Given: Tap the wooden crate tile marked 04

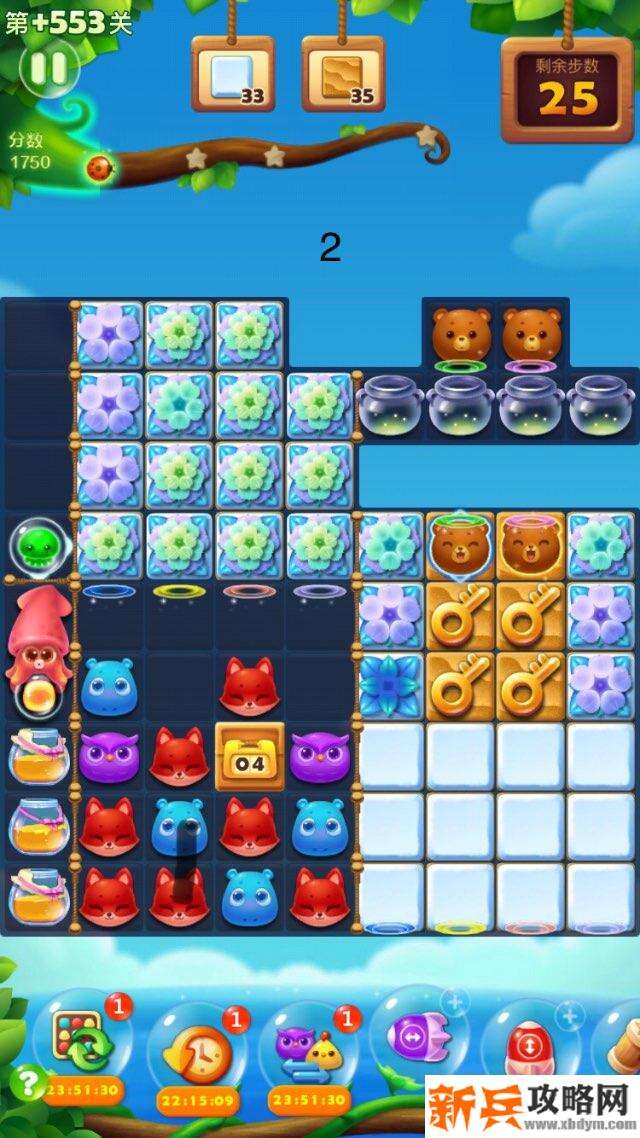Looking at the screenshot, I should point(250,757).
